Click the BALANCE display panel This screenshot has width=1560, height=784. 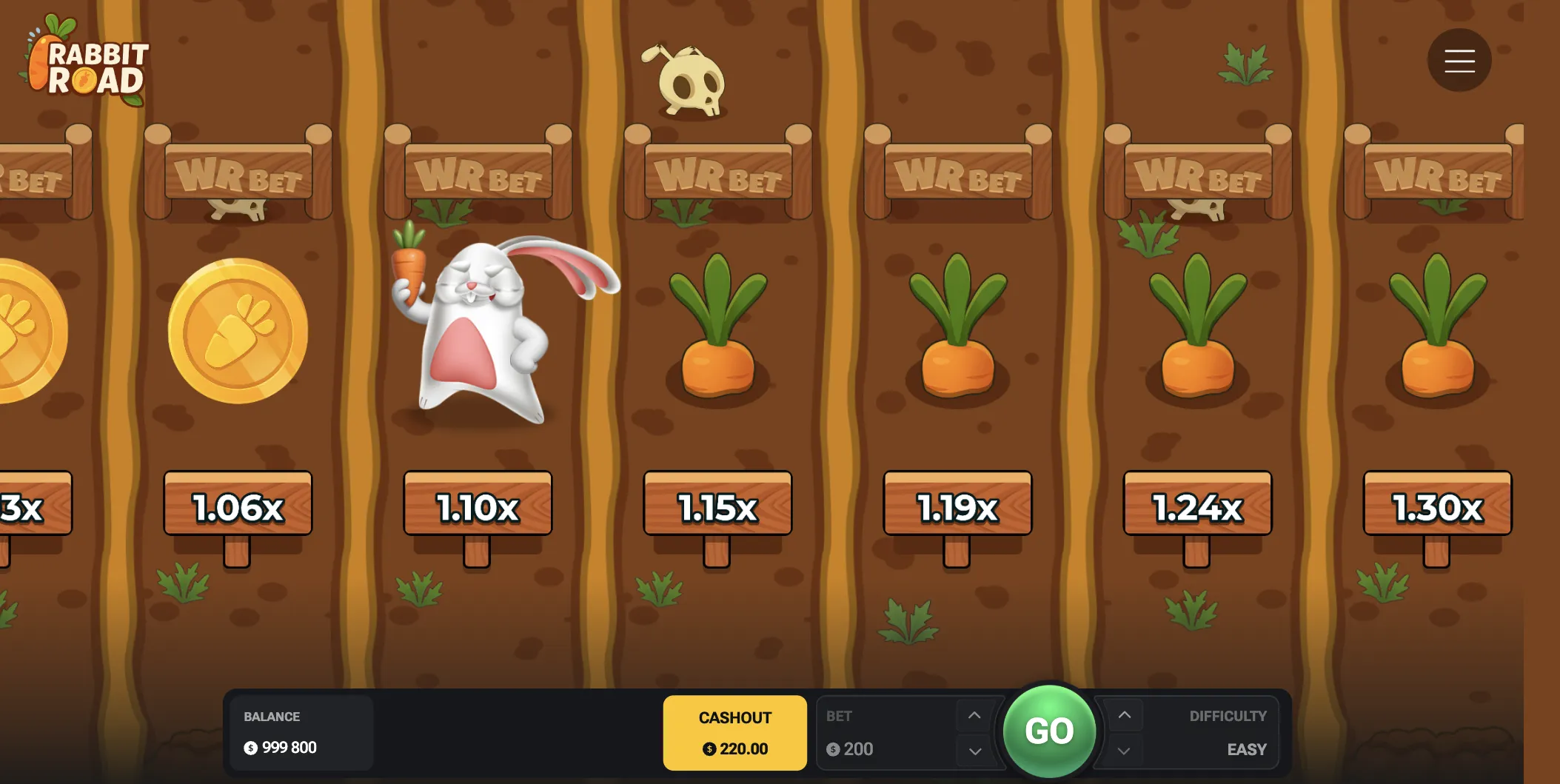click(300, 731)
